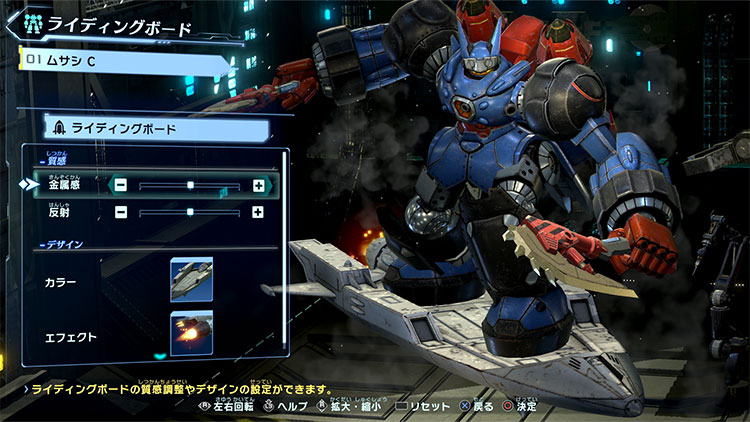Screen dimensions: 750x422
Task: Increase the 反射 value with plus
Action: [258, 212]
